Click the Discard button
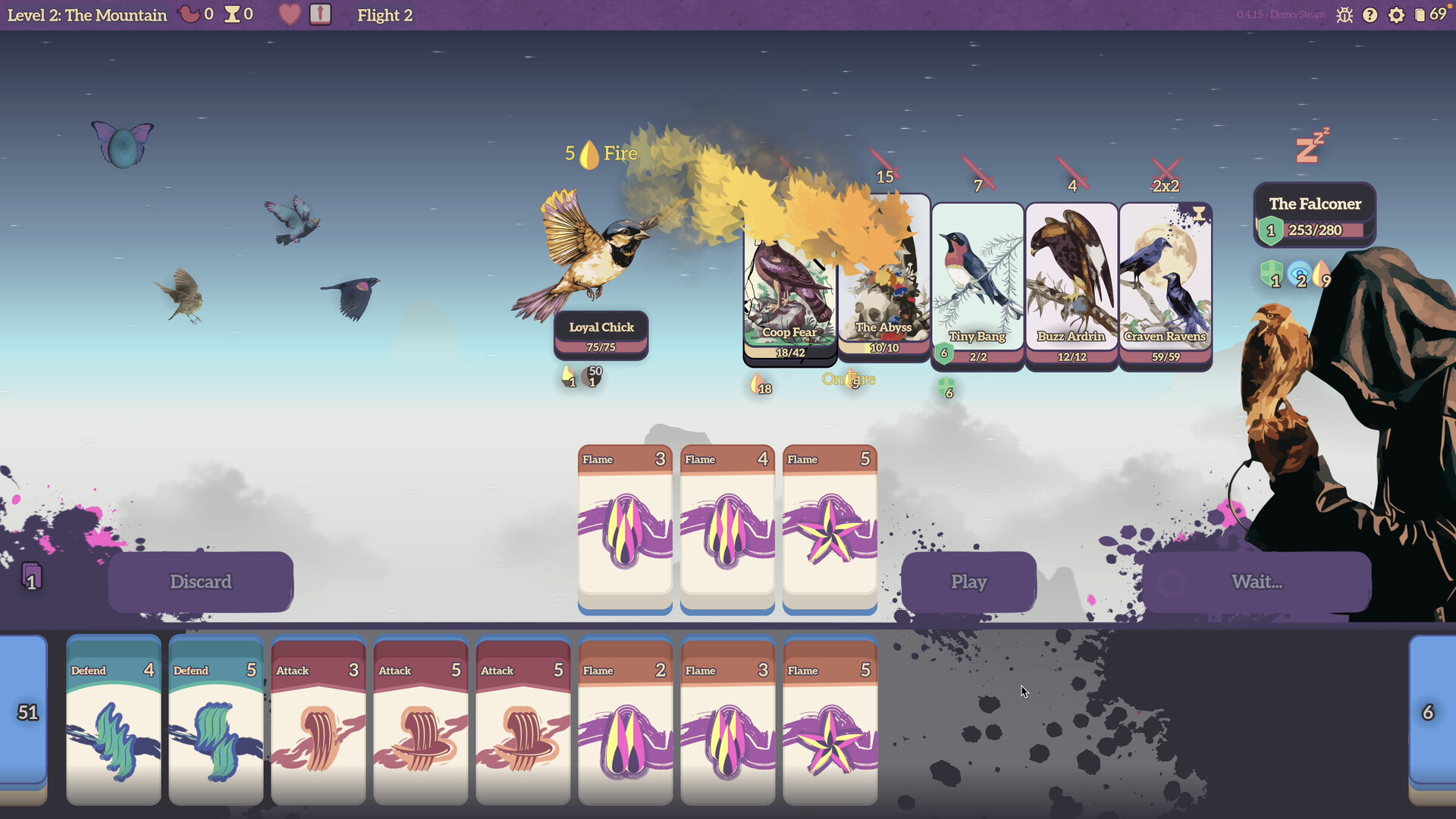1456x819 pixels. (x=200, y=582)
